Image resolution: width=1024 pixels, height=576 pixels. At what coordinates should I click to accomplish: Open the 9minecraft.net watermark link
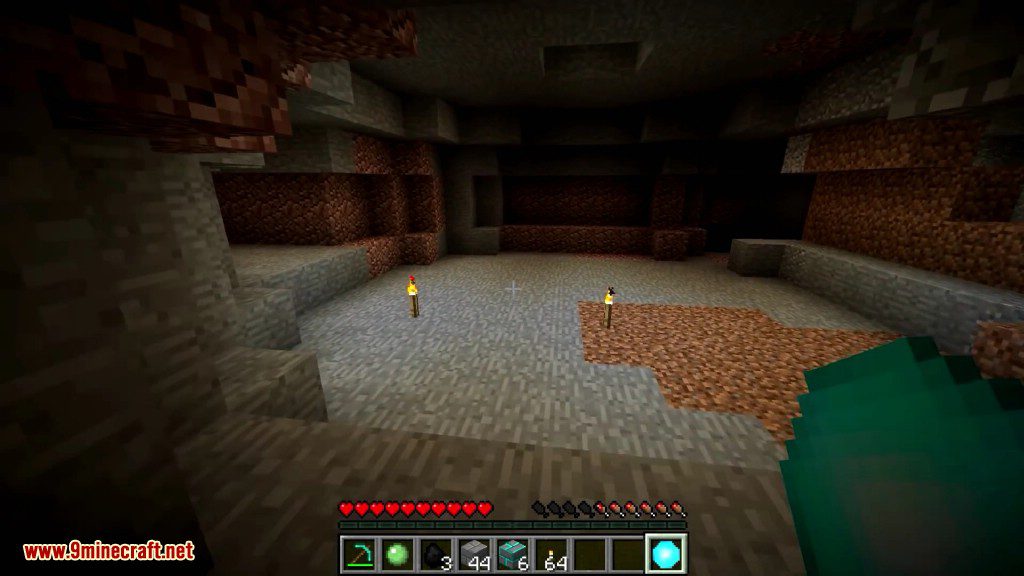click(108, 551)
